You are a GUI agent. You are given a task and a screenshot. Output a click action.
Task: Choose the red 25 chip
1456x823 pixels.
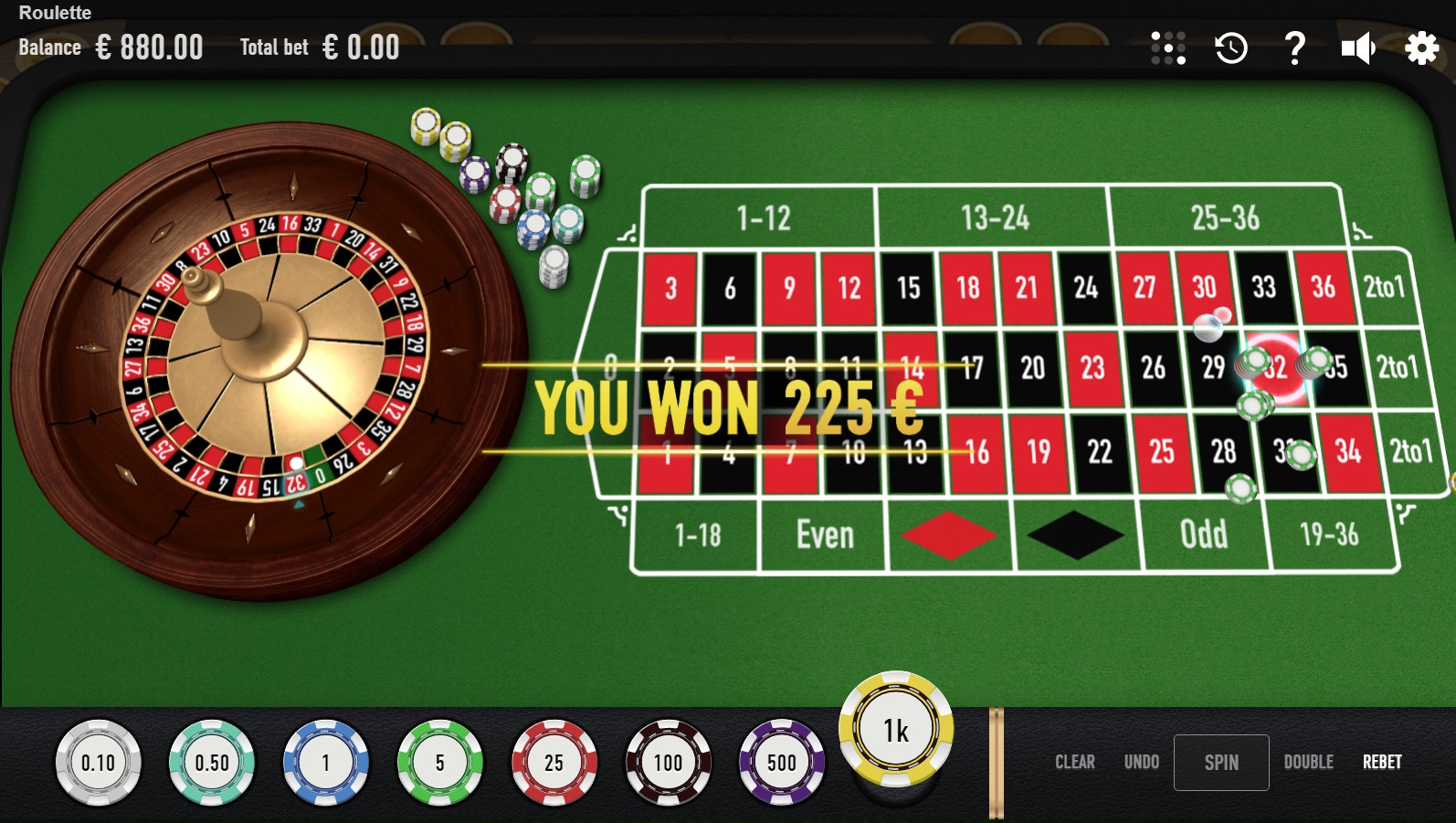(x=554, y=763)
